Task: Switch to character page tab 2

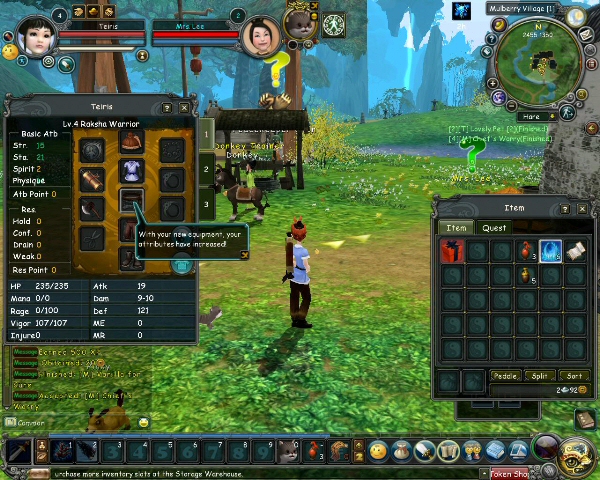Action: click(x=206, y=170)
